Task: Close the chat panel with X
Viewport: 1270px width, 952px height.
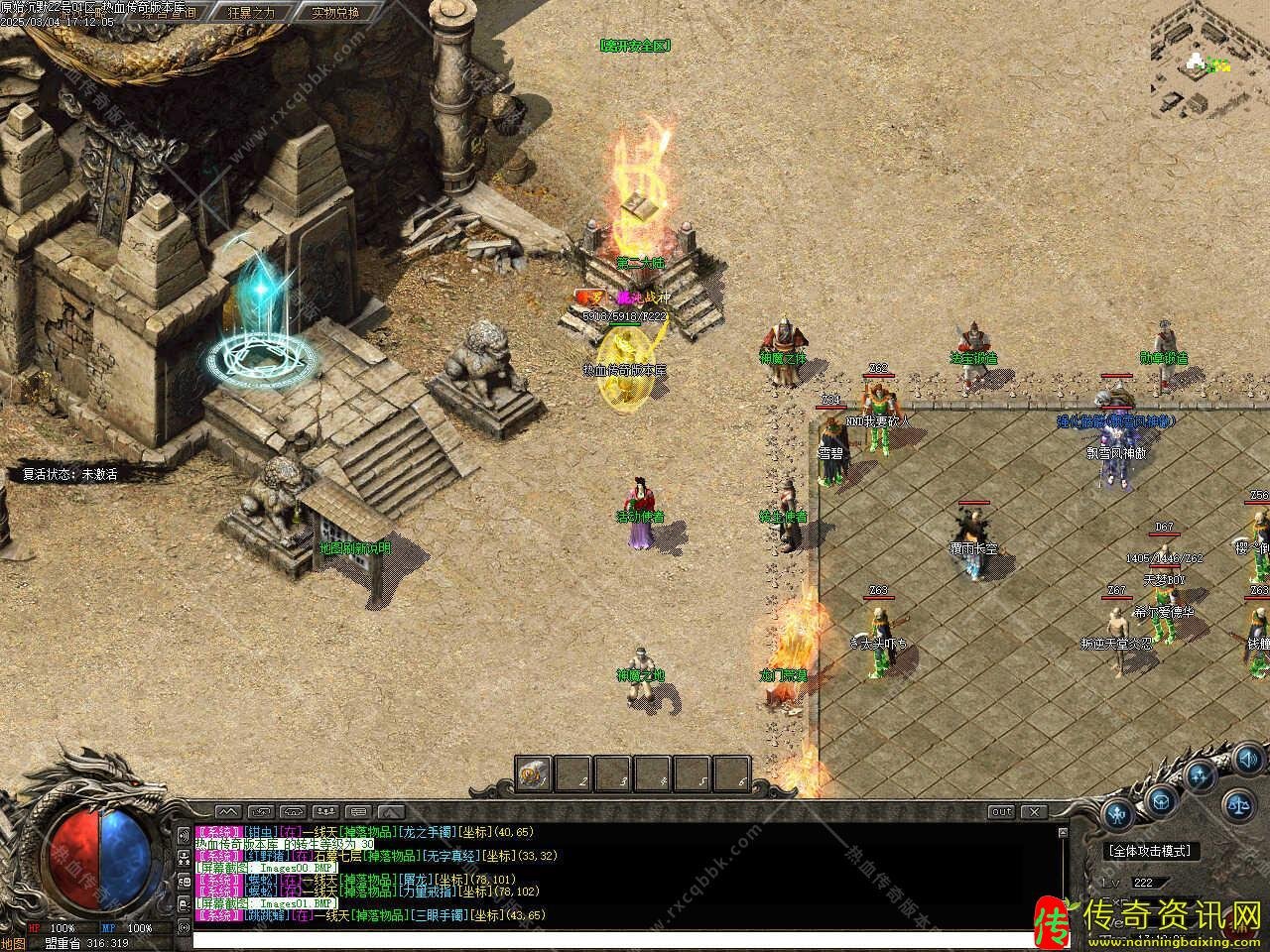Action: (1034, 812)
